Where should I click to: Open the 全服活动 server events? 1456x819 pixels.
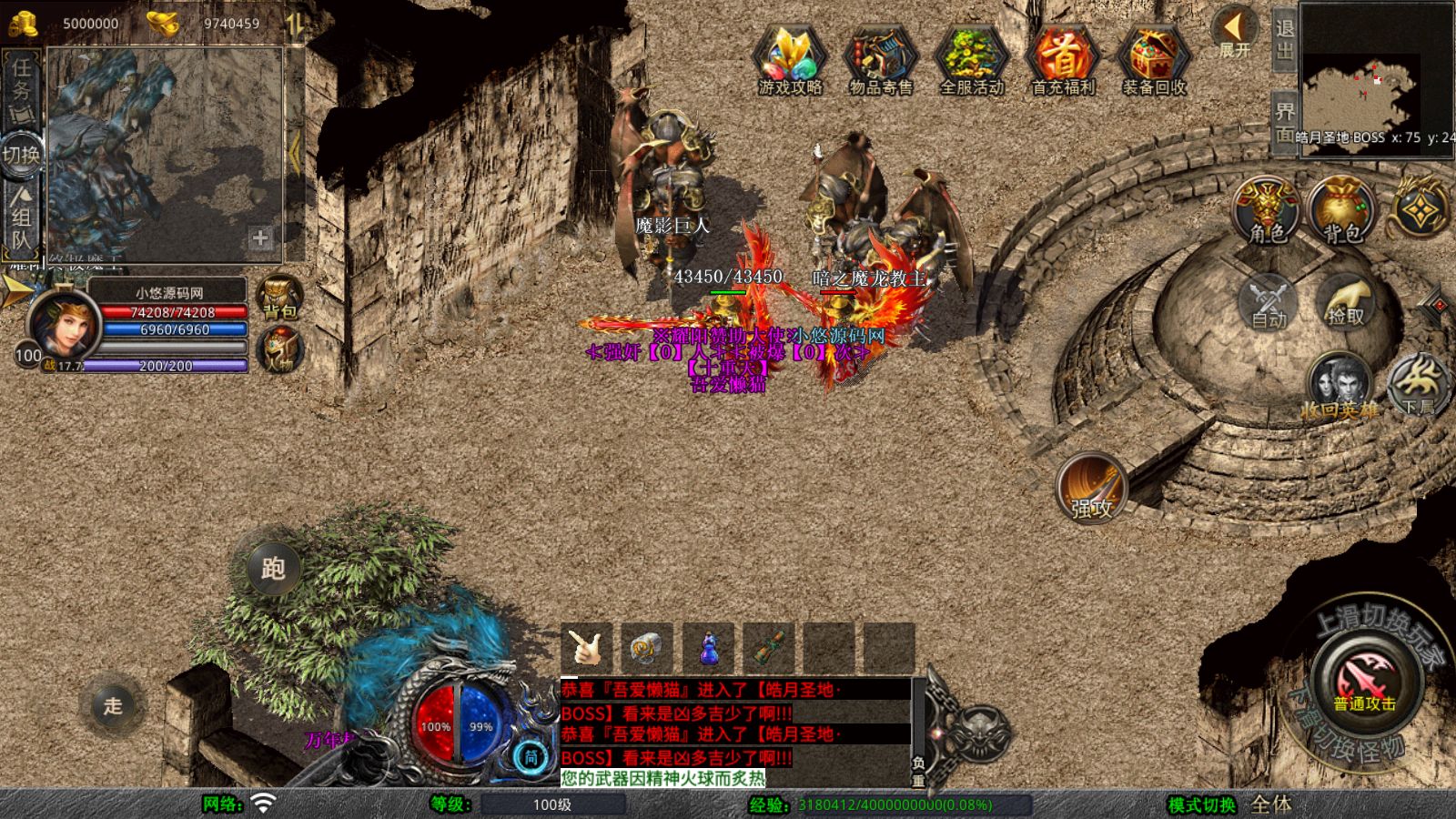(971, 59)
